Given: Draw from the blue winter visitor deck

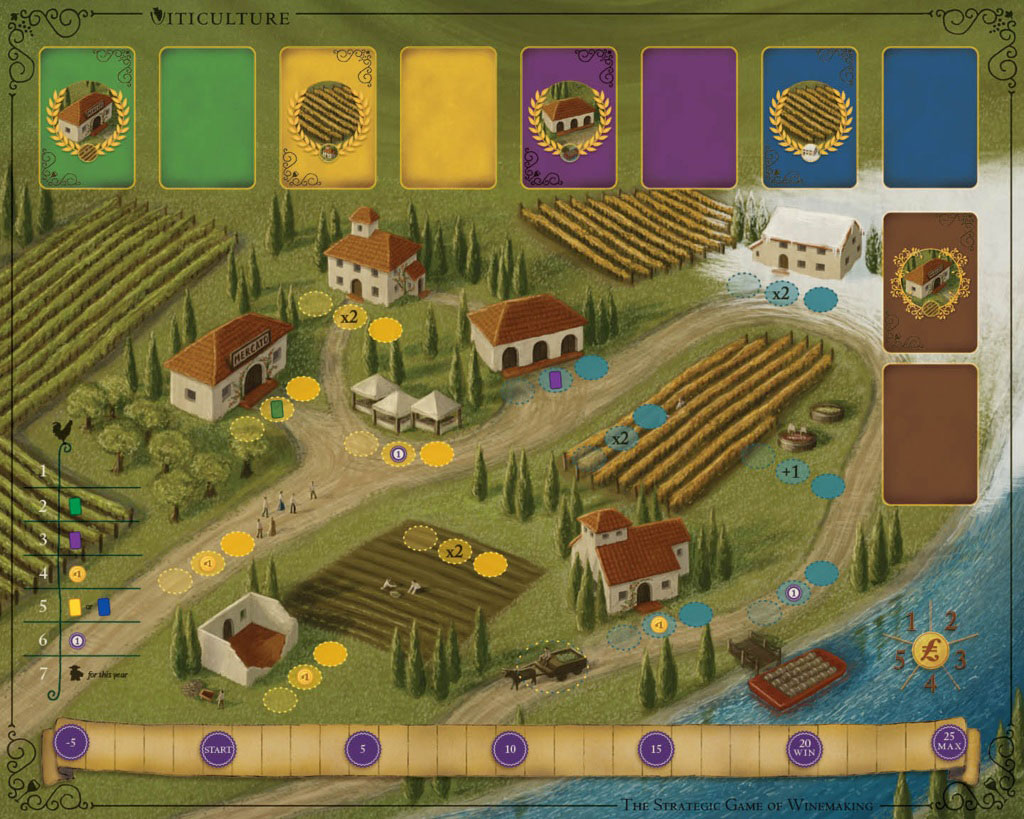Looking at the screenshot, I should 809,117.
